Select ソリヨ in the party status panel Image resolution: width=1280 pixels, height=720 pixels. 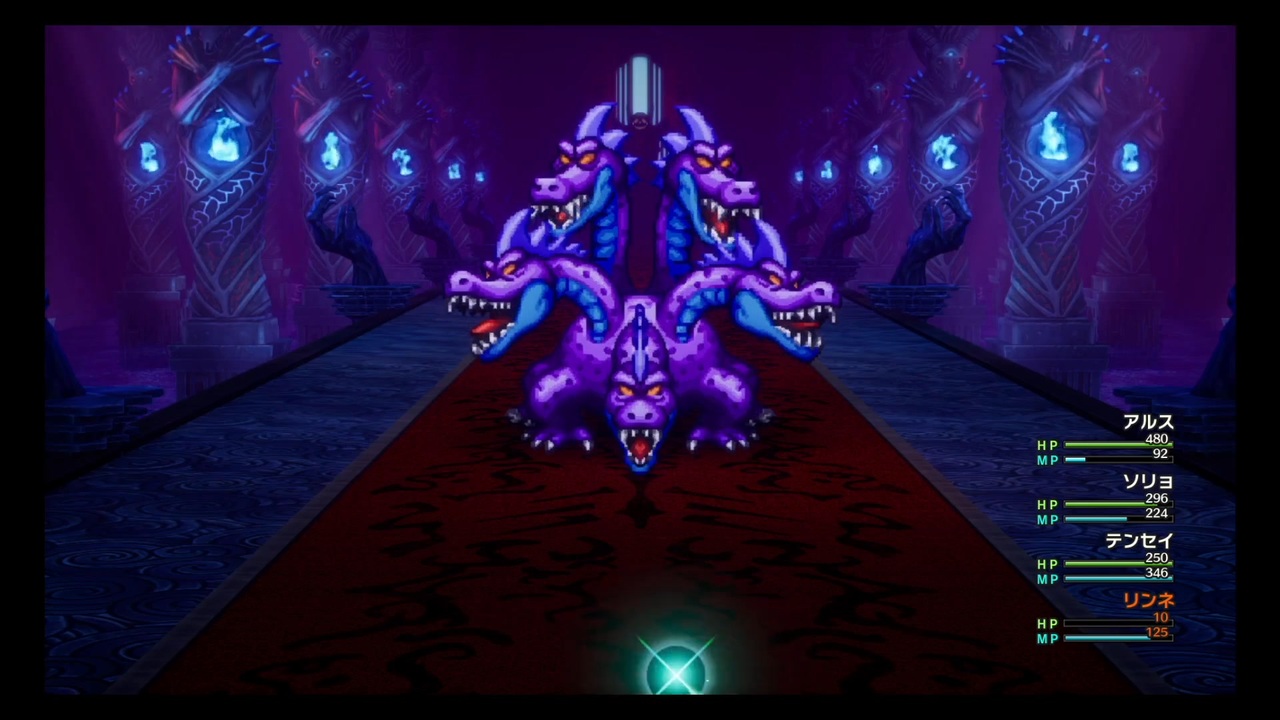(1150, 481)
